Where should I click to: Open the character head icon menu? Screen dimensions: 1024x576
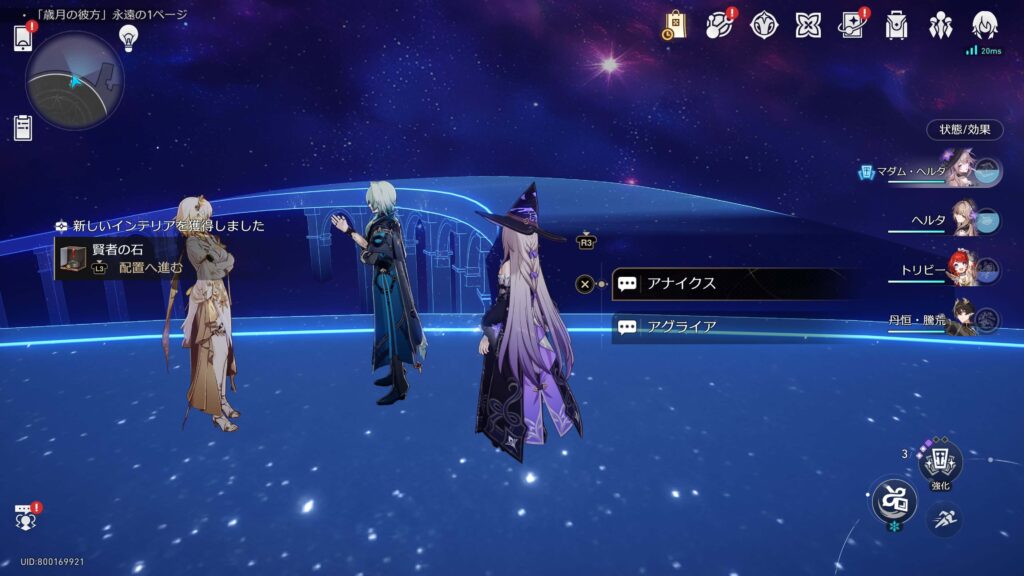coord(984,25)
